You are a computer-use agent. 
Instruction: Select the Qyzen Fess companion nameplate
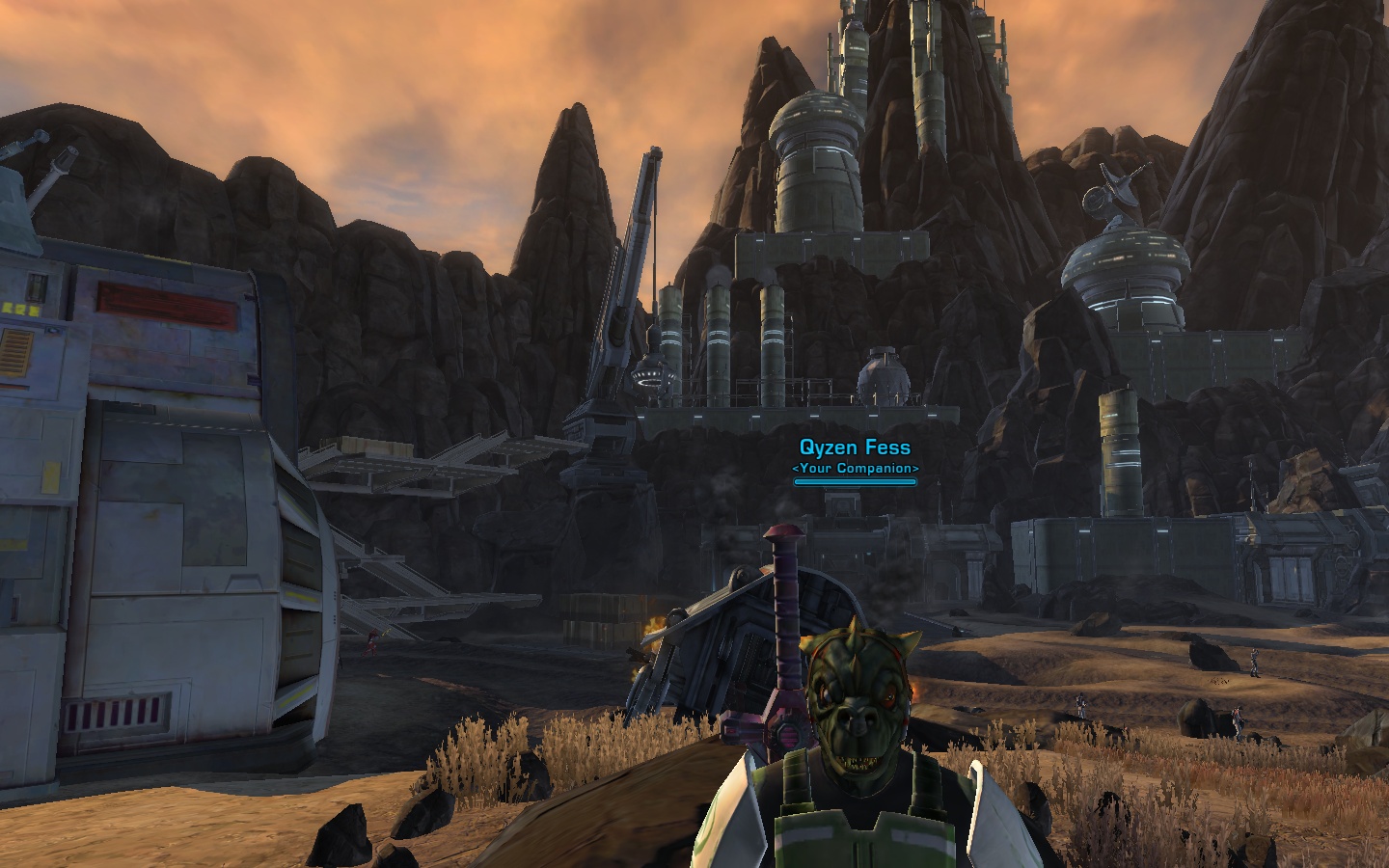coord(855,448)
